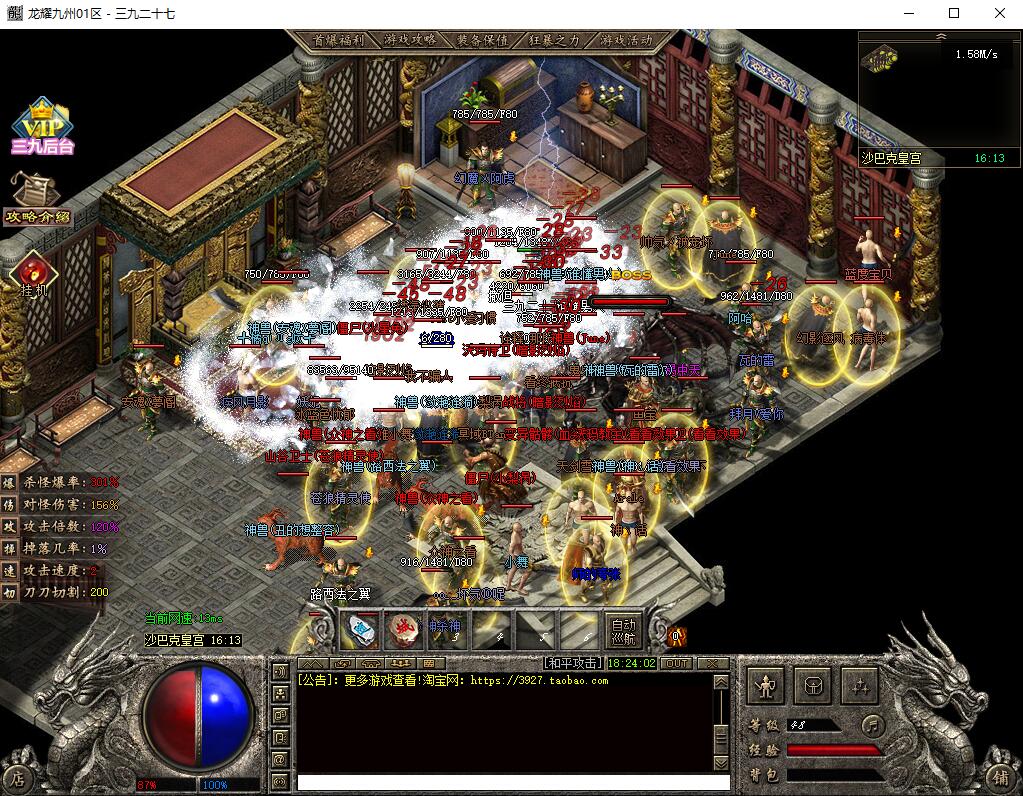
Task: Select the 装备保值 menu entry
Action: coord(482,40)
